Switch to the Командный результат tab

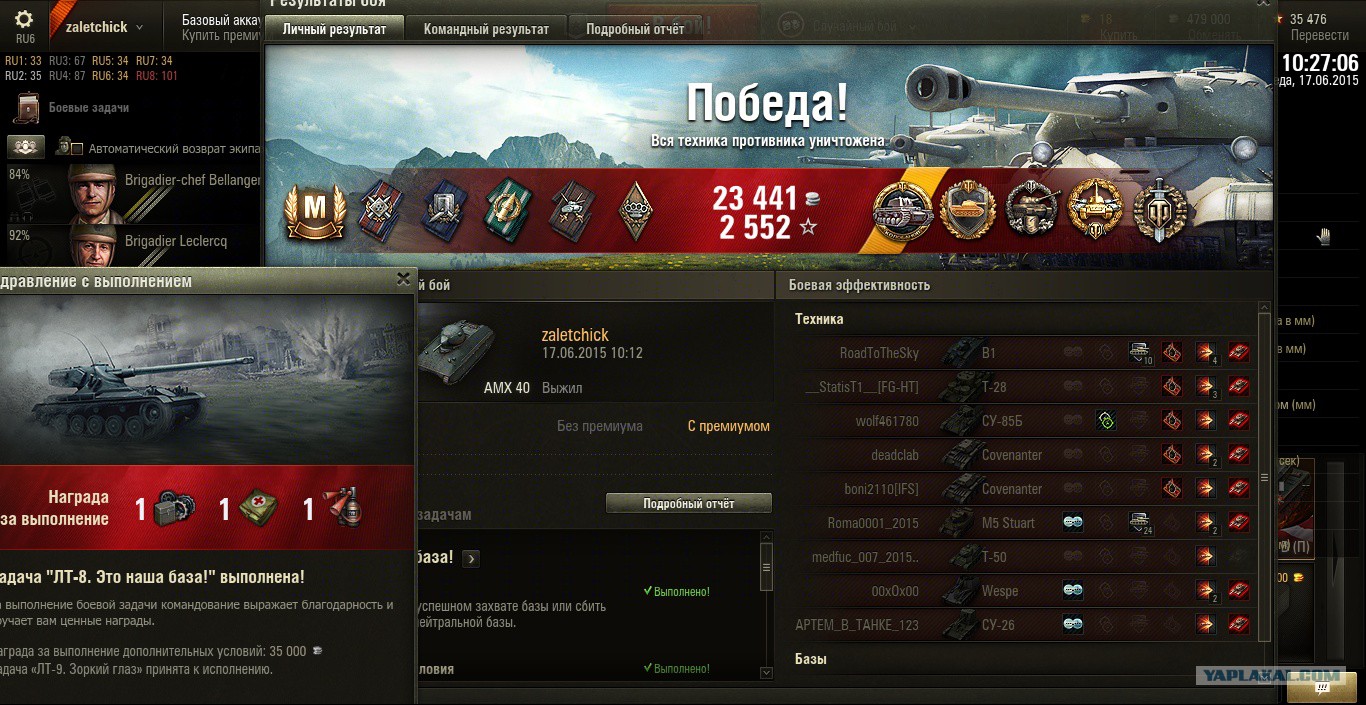pos(486,29)
